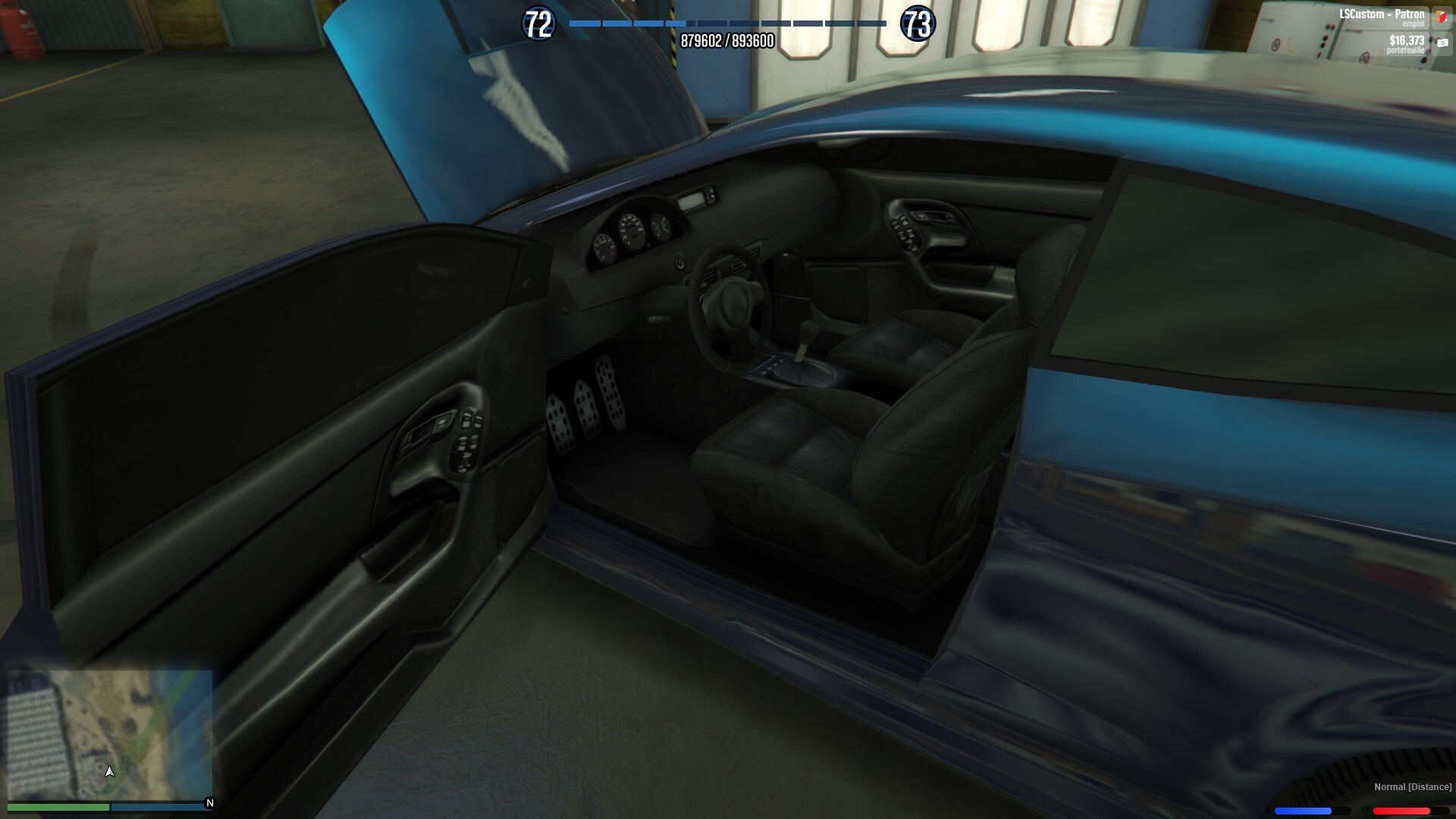Click the rank 73 badge
This screenshot has width=1456, height=819.
(917, 24)
